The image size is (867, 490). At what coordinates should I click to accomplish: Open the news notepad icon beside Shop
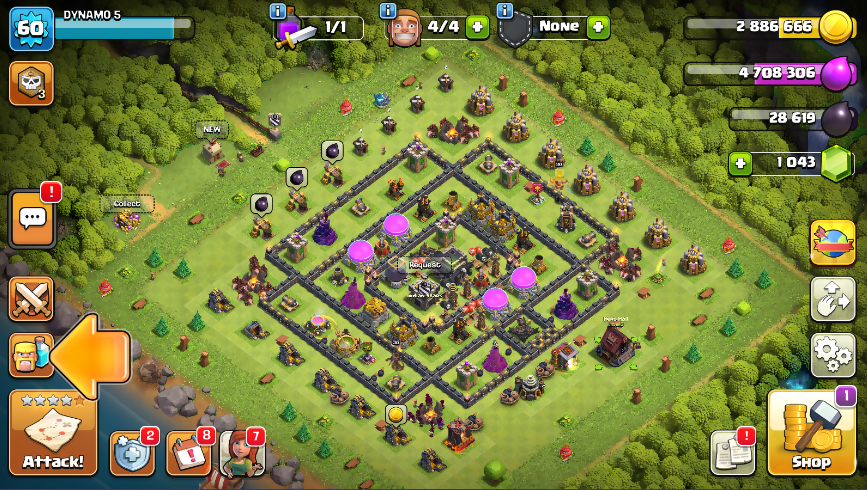click(x=731, y=452)
